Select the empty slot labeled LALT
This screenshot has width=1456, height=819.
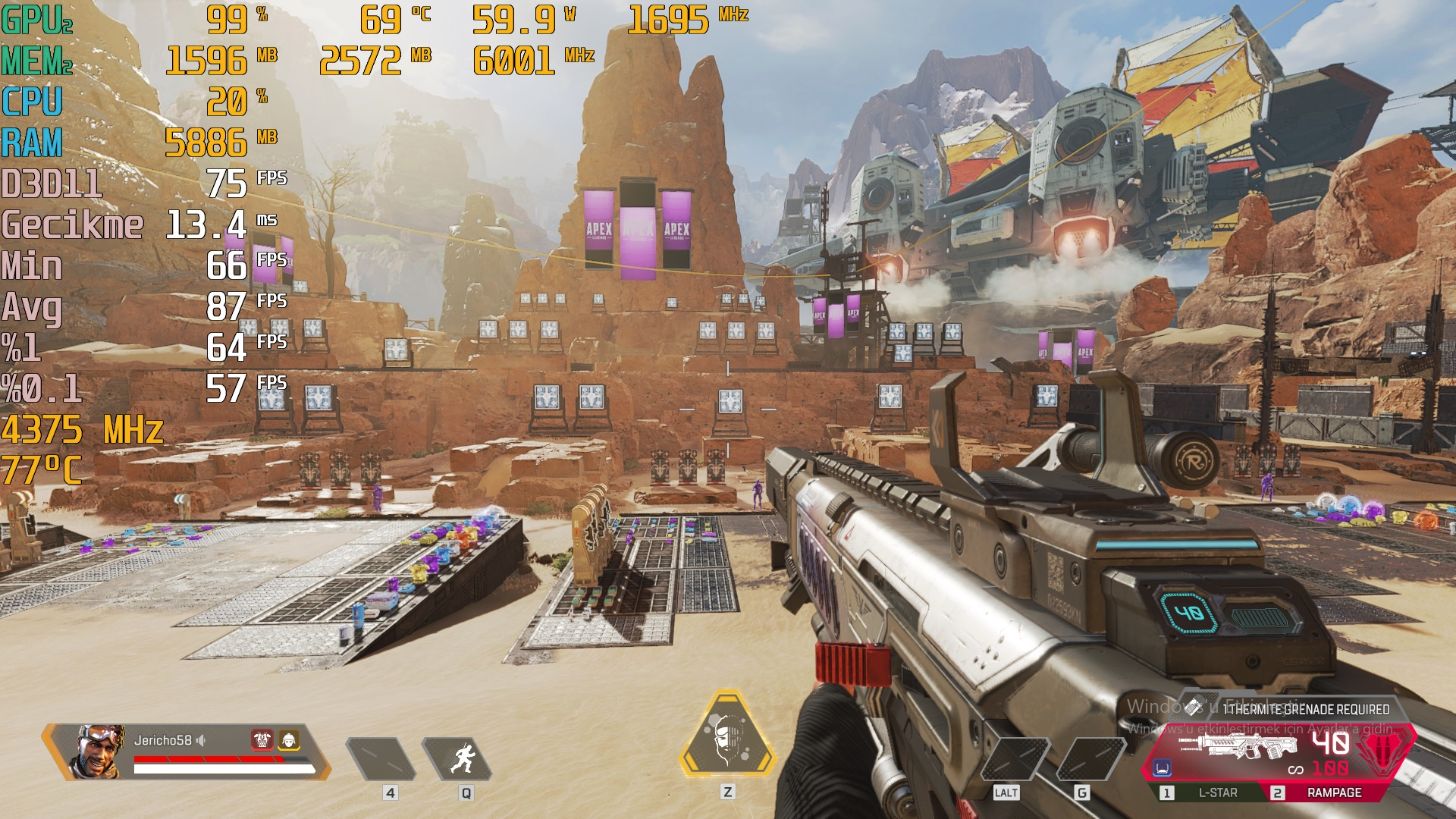[x=1014, y=759]
